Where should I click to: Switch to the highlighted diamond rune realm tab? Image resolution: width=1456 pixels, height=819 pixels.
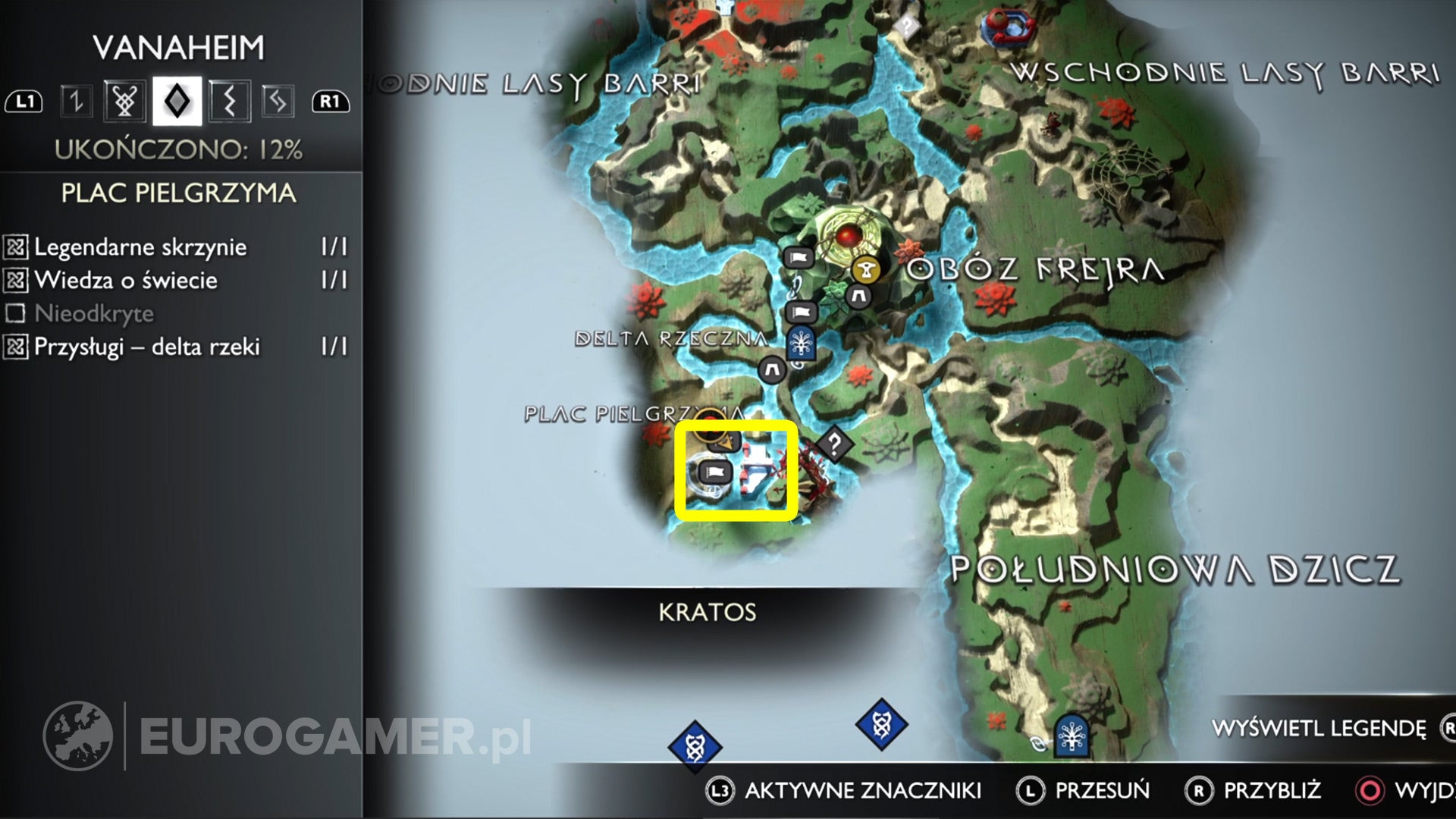click(176, 99)
